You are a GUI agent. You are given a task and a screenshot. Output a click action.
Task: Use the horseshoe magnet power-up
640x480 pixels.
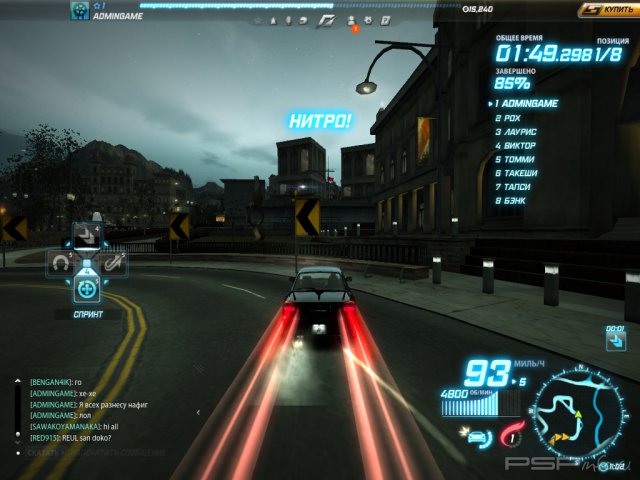point(61,263)
